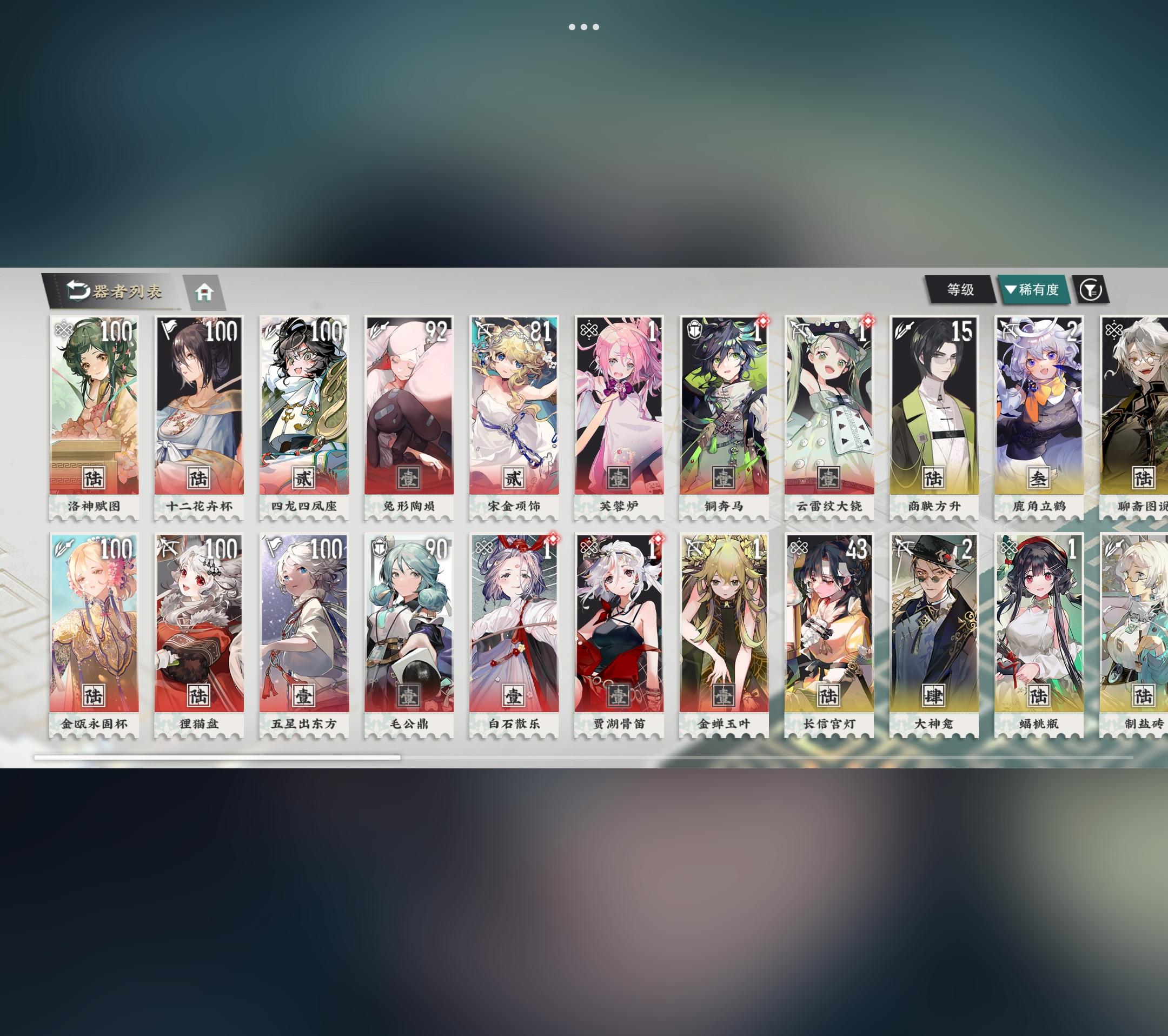Open the filter funnel icon top right

[x=1094, y=290]
